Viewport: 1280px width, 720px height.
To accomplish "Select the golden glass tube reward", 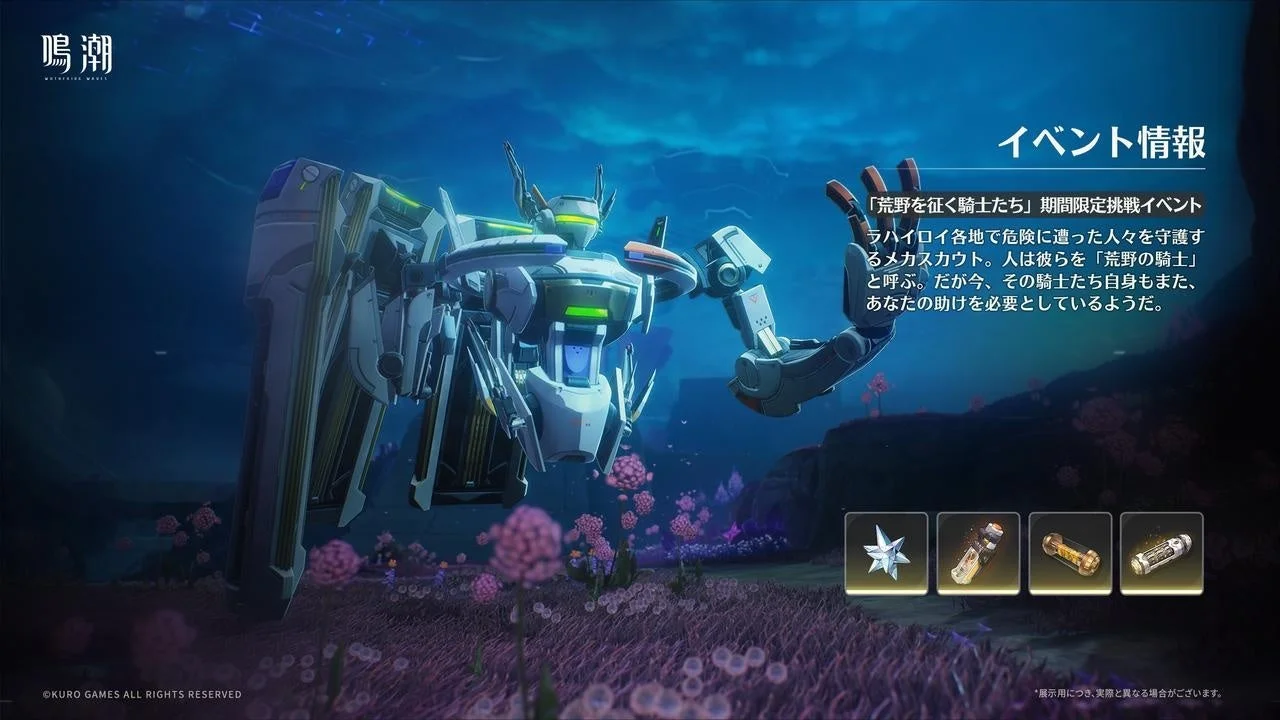I will [1070, 553].
